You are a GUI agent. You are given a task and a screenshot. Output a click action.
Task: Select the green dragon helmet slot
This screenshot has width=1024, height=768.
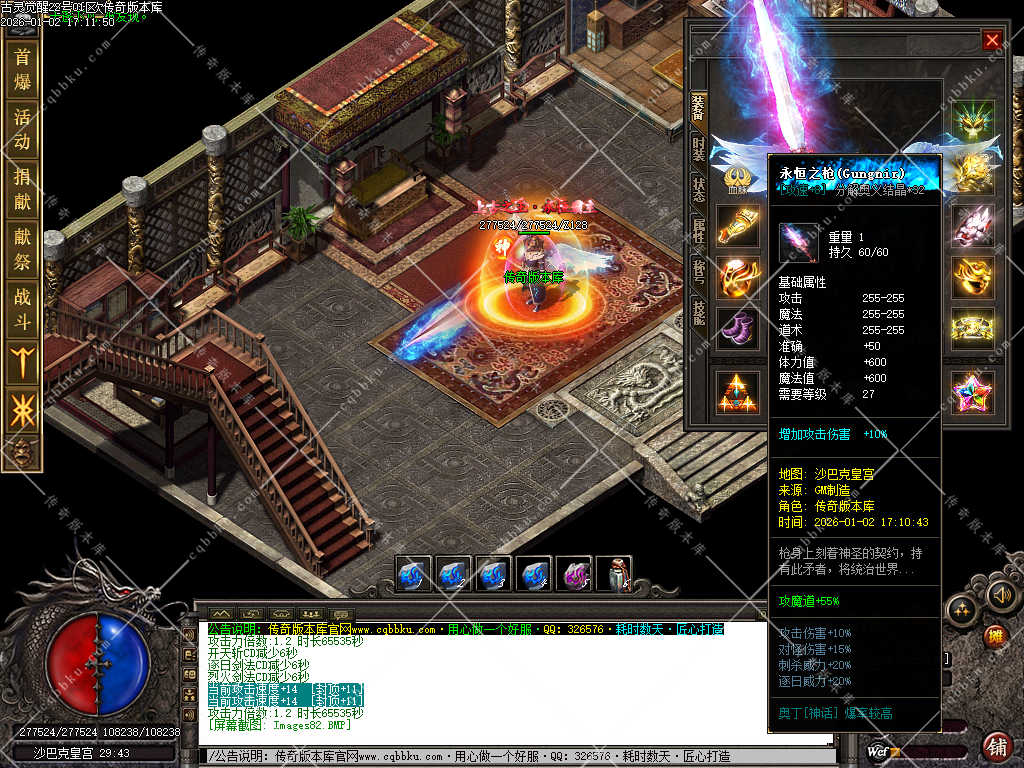click(971, 121)
